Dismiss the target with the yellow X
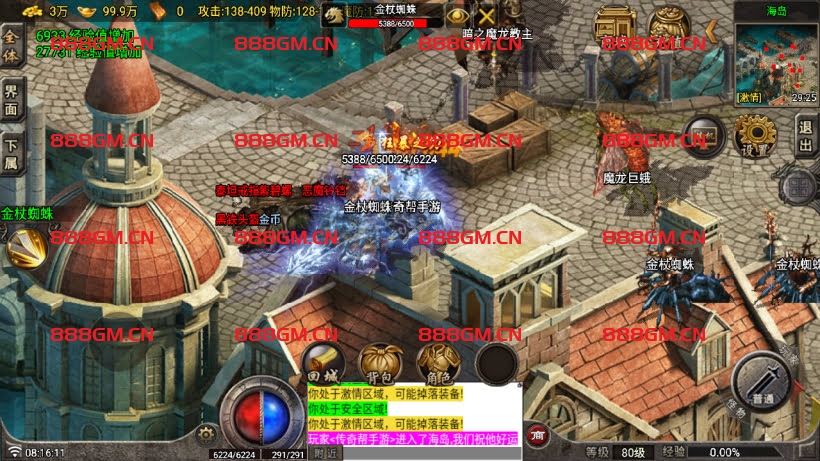This screenshot has height=461, width=820. (487, 16)
